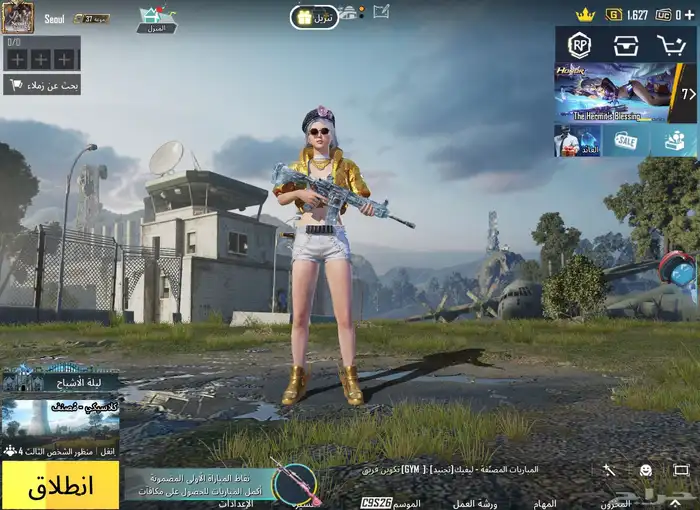The image size is (700, 510).
Task: Start the match with the yellow انطلاق button
Action: [x=60, y=486]
